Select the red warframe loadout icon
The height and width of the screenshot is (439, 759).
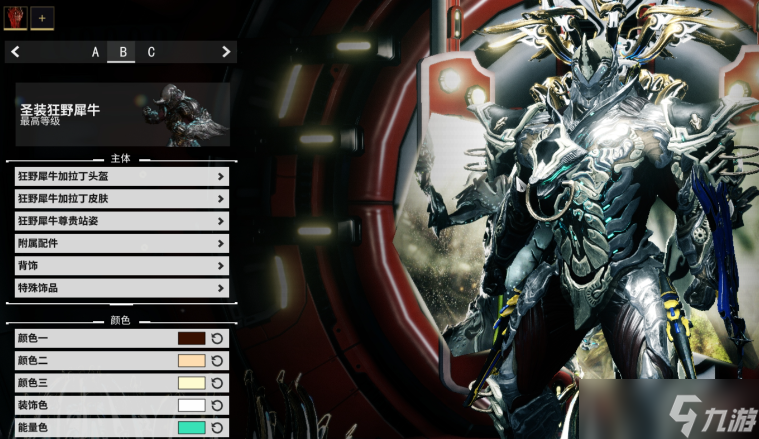17,17
